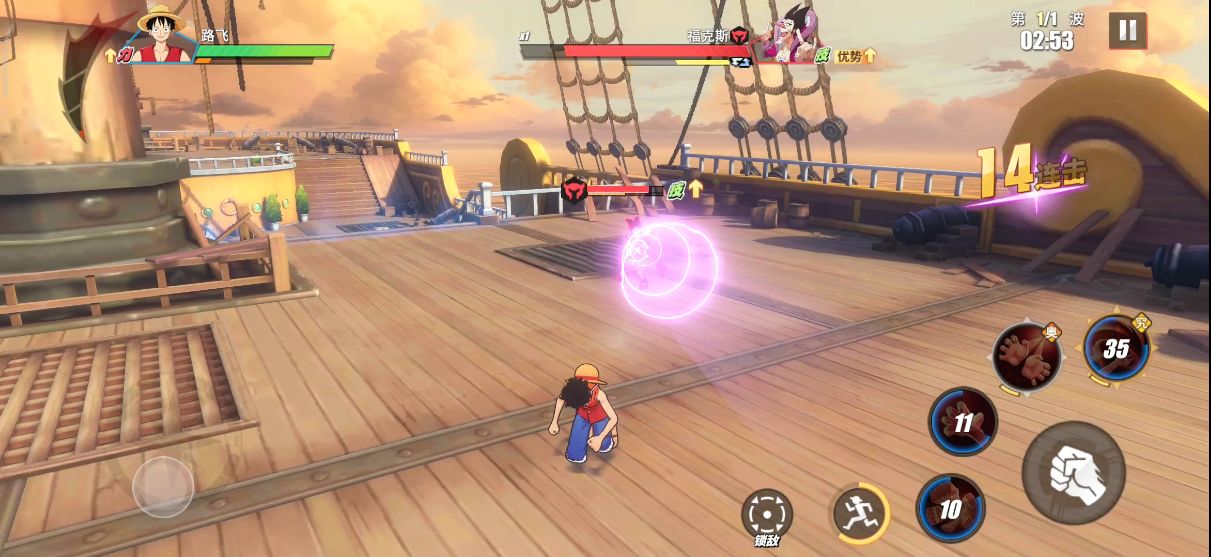Use the skill with 11 cooldown

[x=963, y=422]
